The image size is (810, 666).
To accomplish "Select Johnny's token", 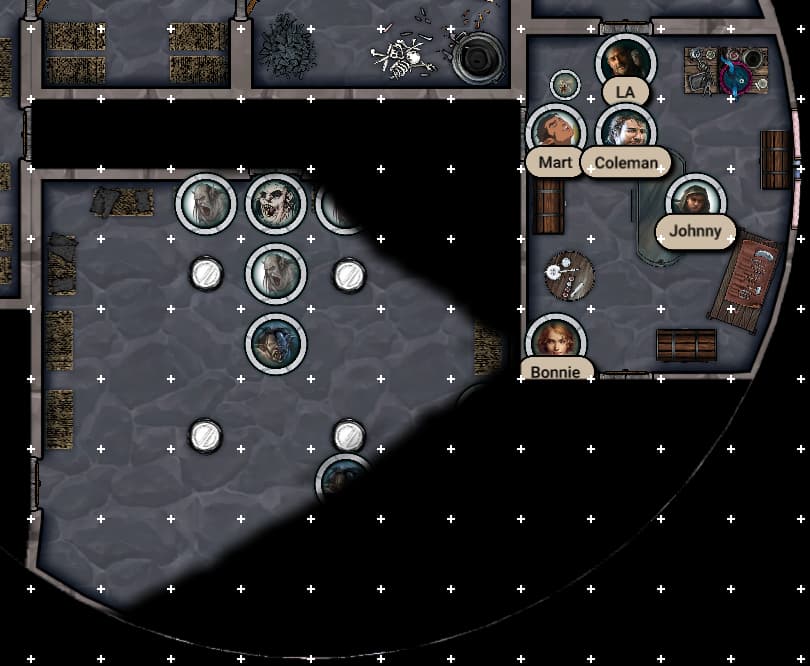I will [x=695, y=201].
